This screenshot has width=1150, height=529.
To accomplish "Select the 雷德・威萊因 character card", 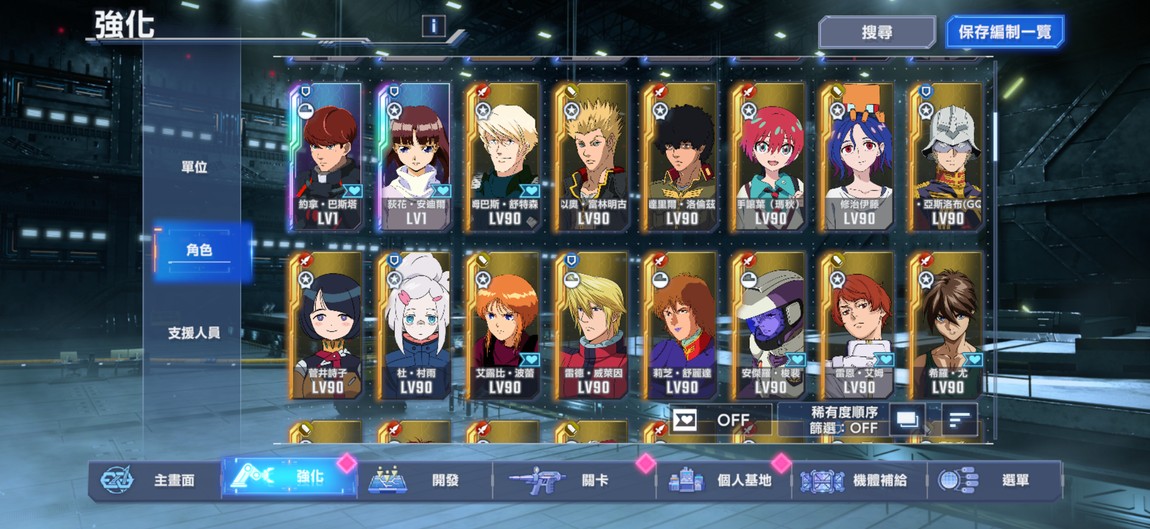I will click(592, 325).
